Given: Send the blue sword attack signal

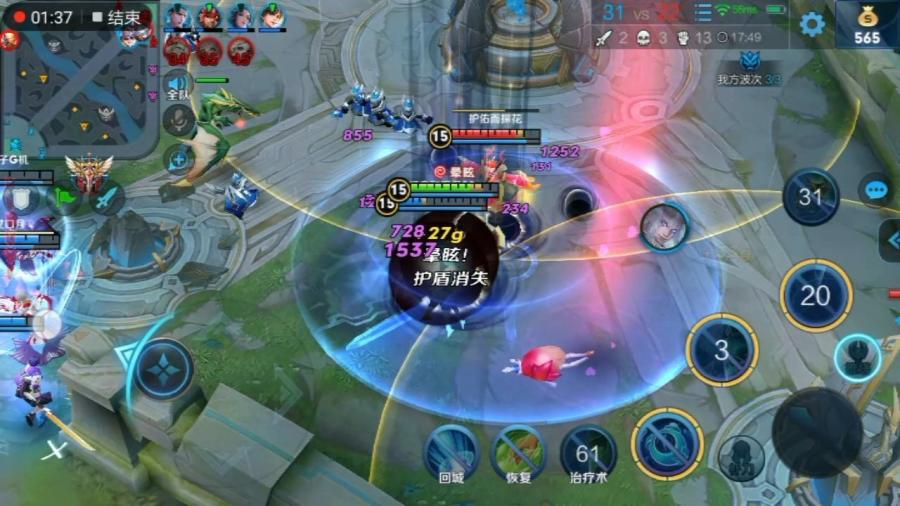Looking at the screenshot, I should (x=106, y=199).
